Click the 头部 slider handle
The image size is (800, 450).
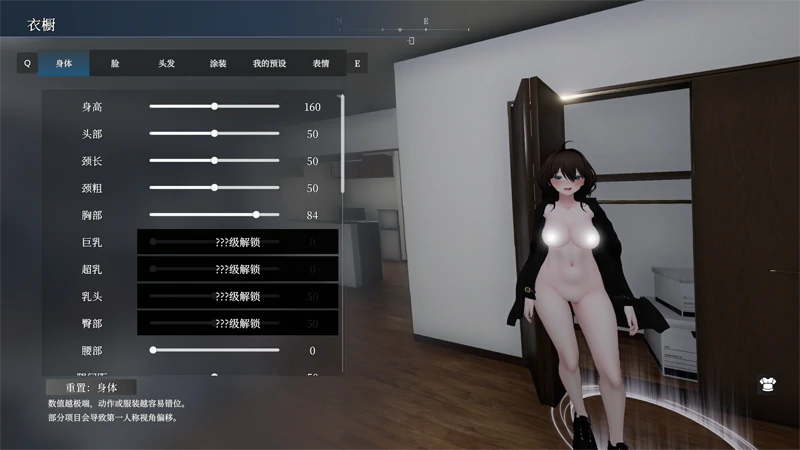(214, 133)
